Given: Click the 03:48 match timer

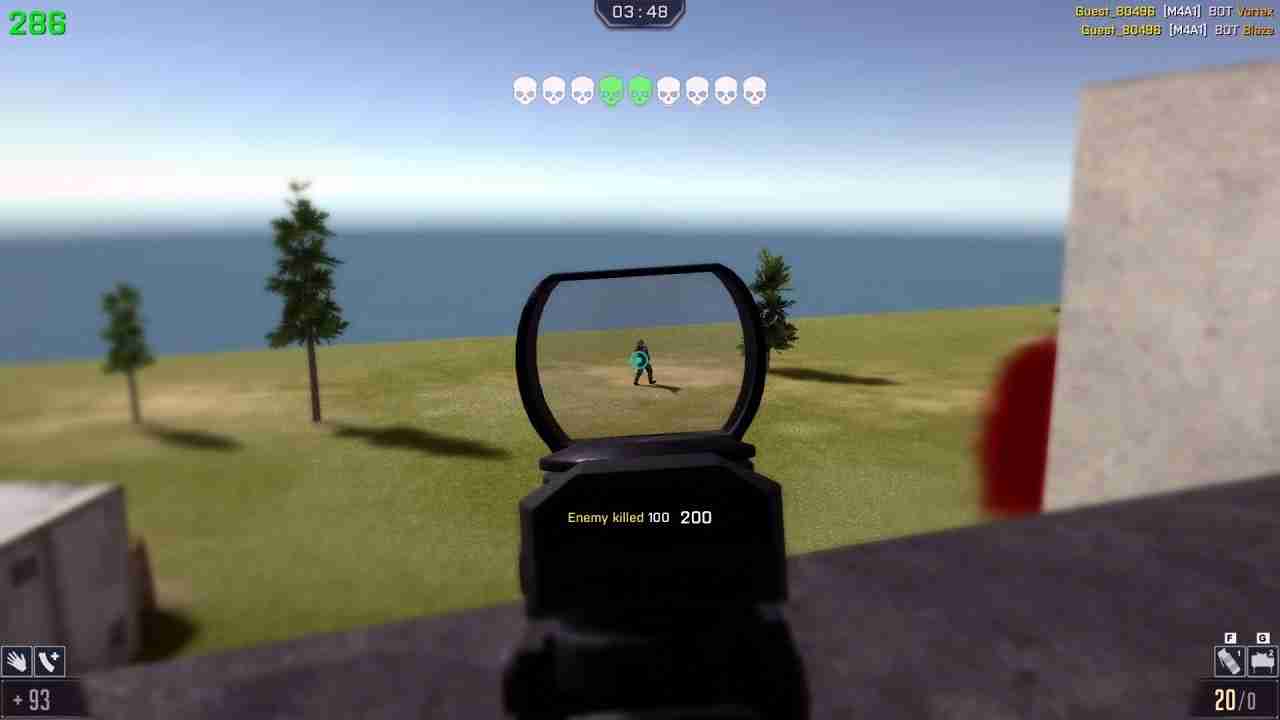Looking at the screenshot, I should click(x=639, y=13).
